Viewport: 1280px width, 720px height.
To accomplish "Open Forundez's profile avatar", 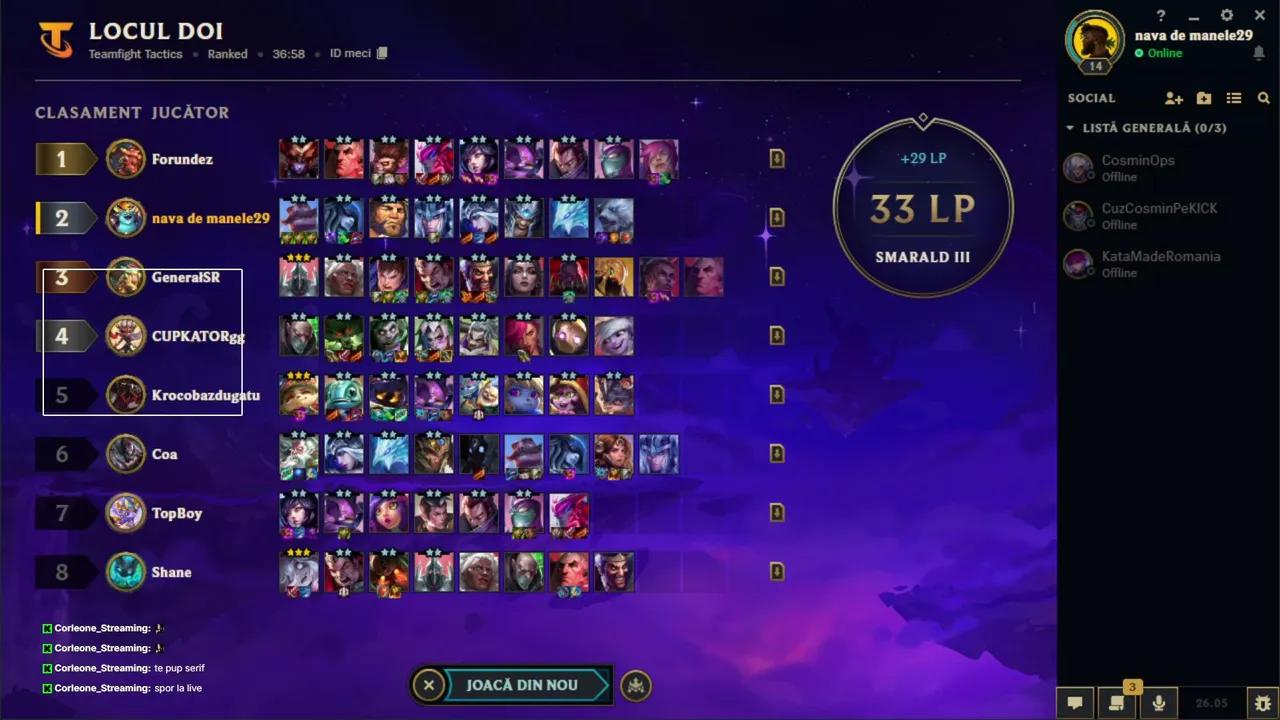I will 126,159.
